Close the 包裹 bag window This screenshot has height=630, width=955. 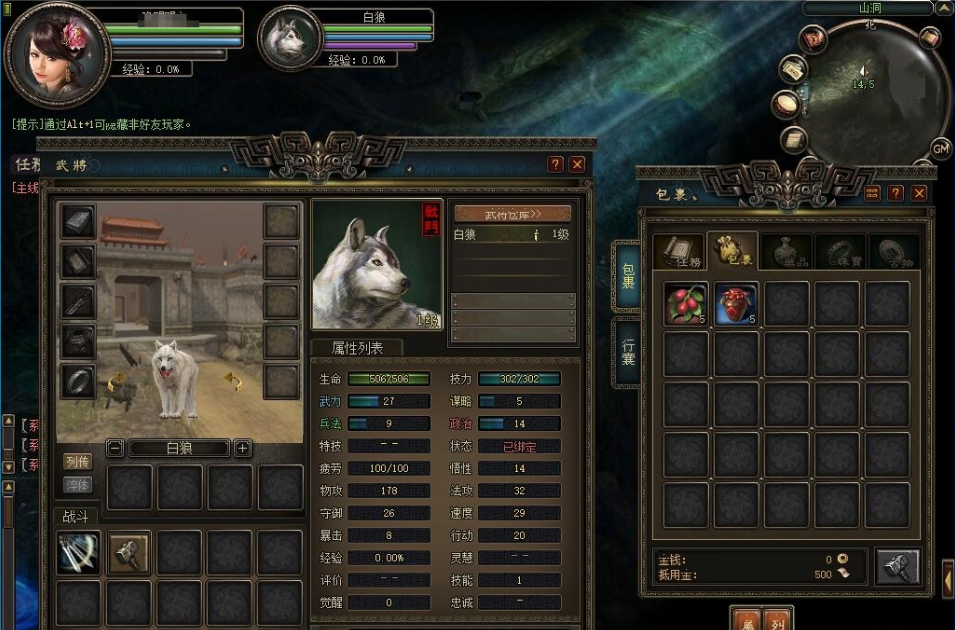(x=918, y=193)
